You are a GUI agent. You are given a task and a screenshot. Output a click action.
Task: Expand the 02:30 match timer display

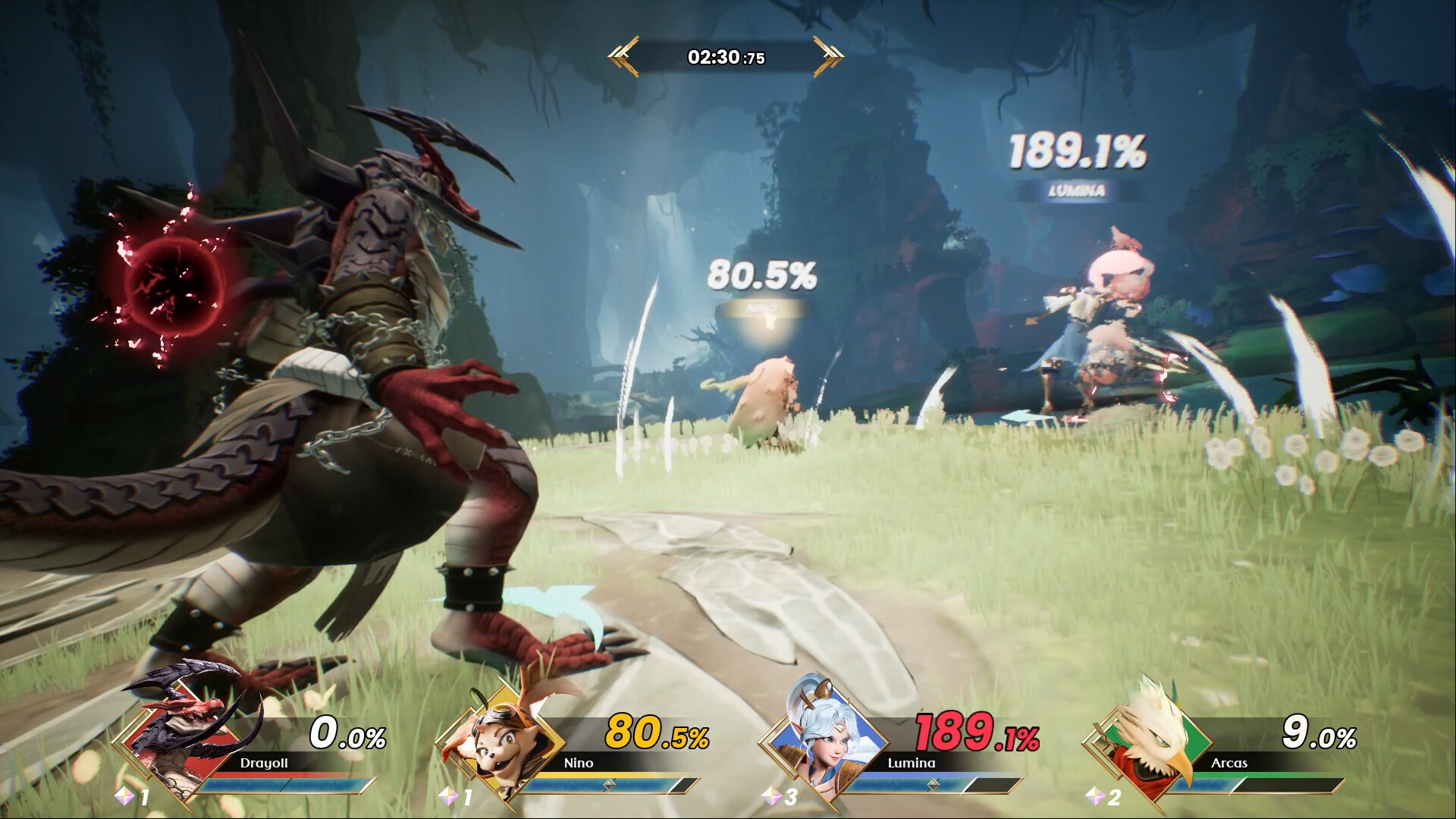click(x=724, y=55)
